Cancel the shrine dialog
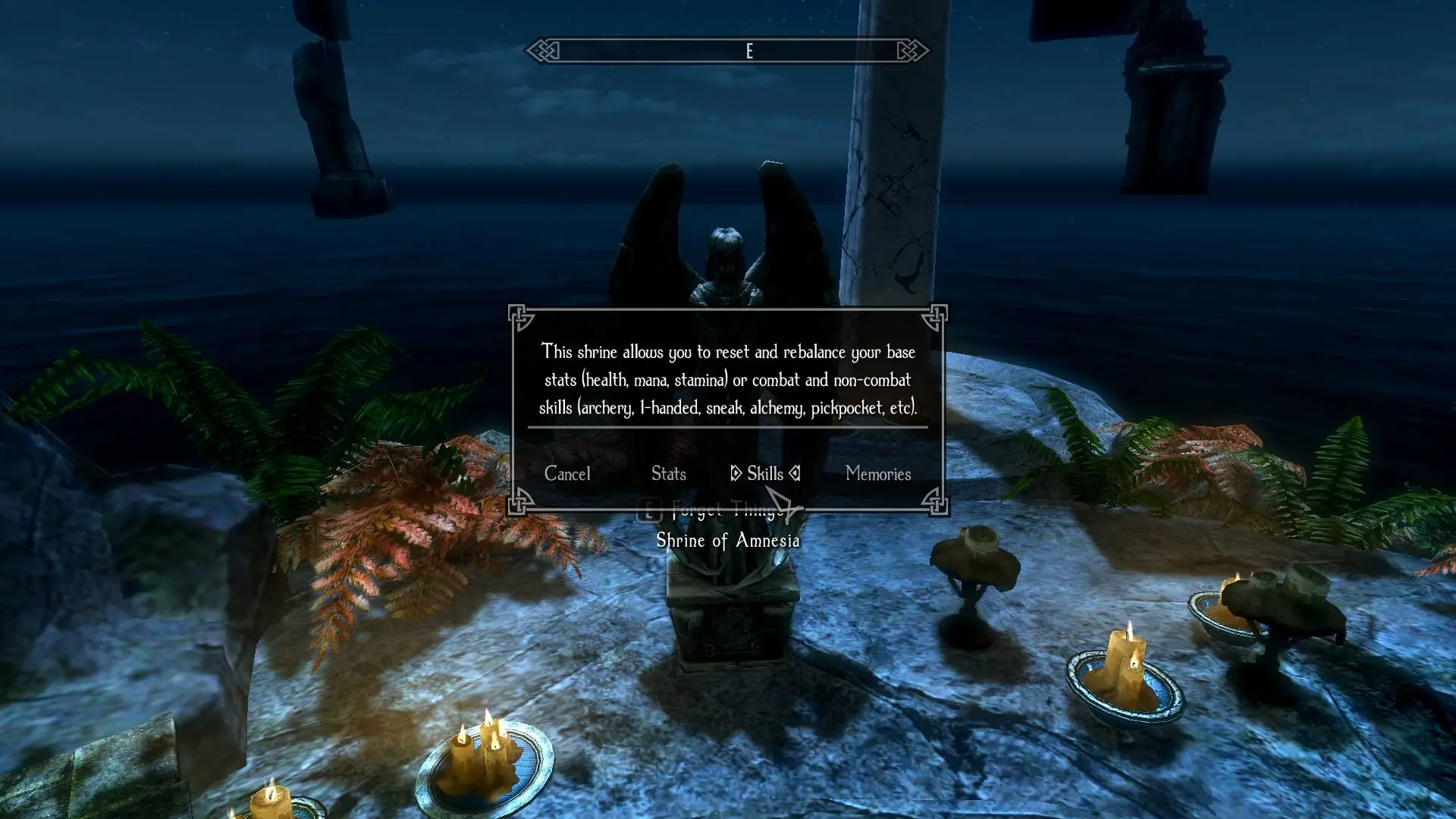This screenshot has width=1456, height=819. 567,474
